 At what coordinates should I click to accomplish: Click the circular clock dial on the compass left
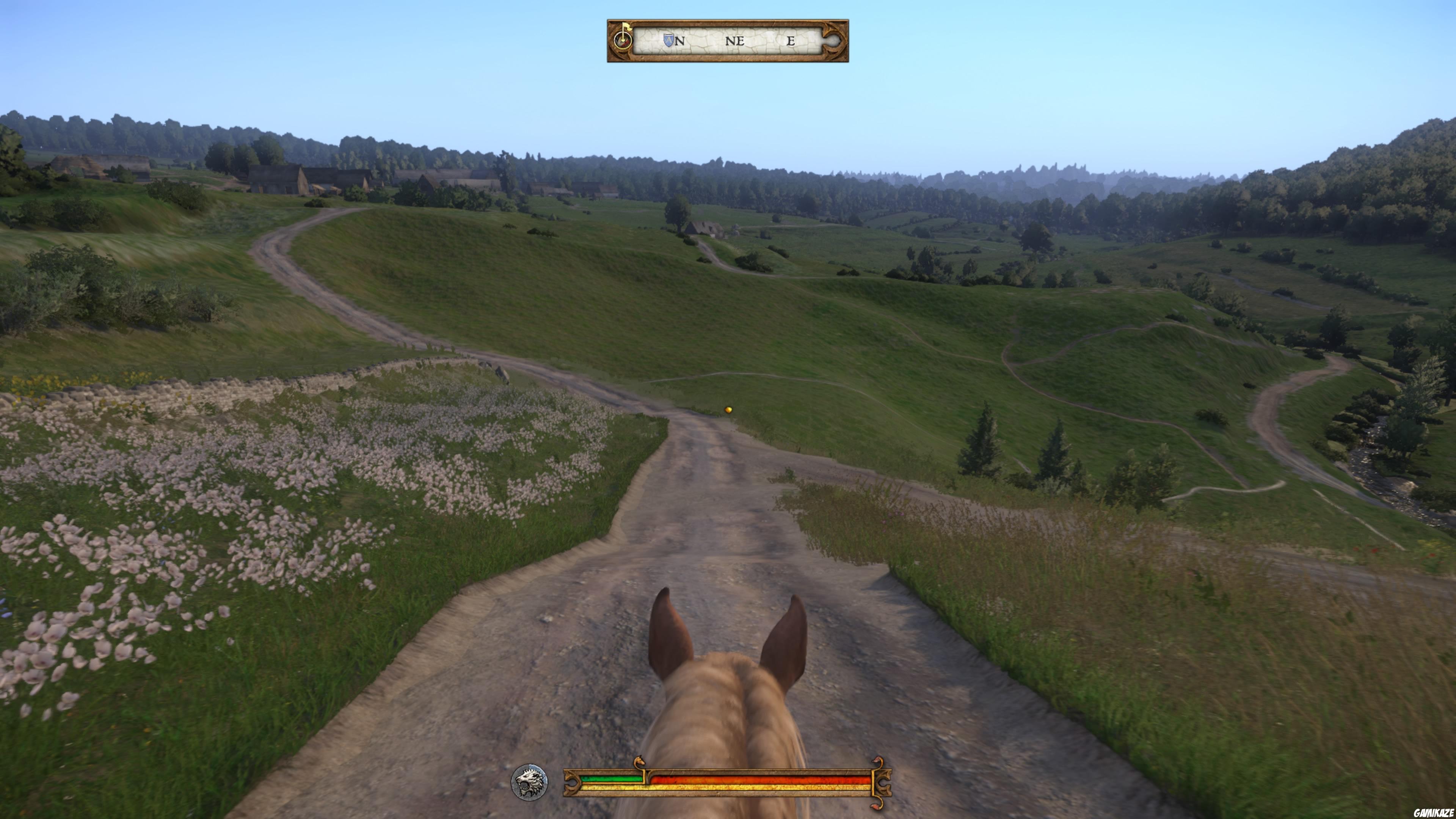pos(623,41)
